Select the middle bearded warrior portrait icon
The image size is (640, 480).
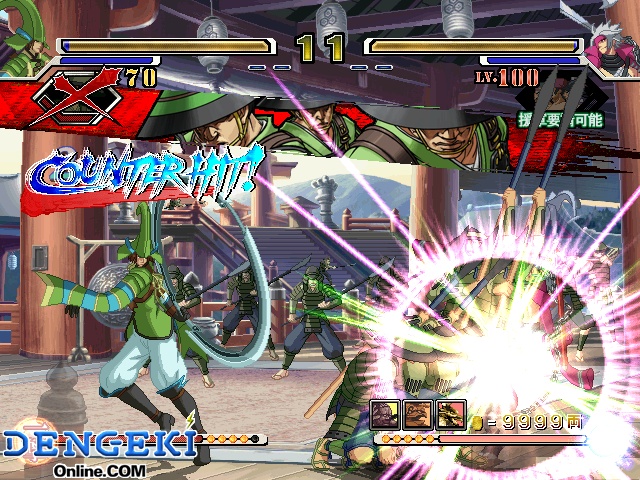pos(419,415)
